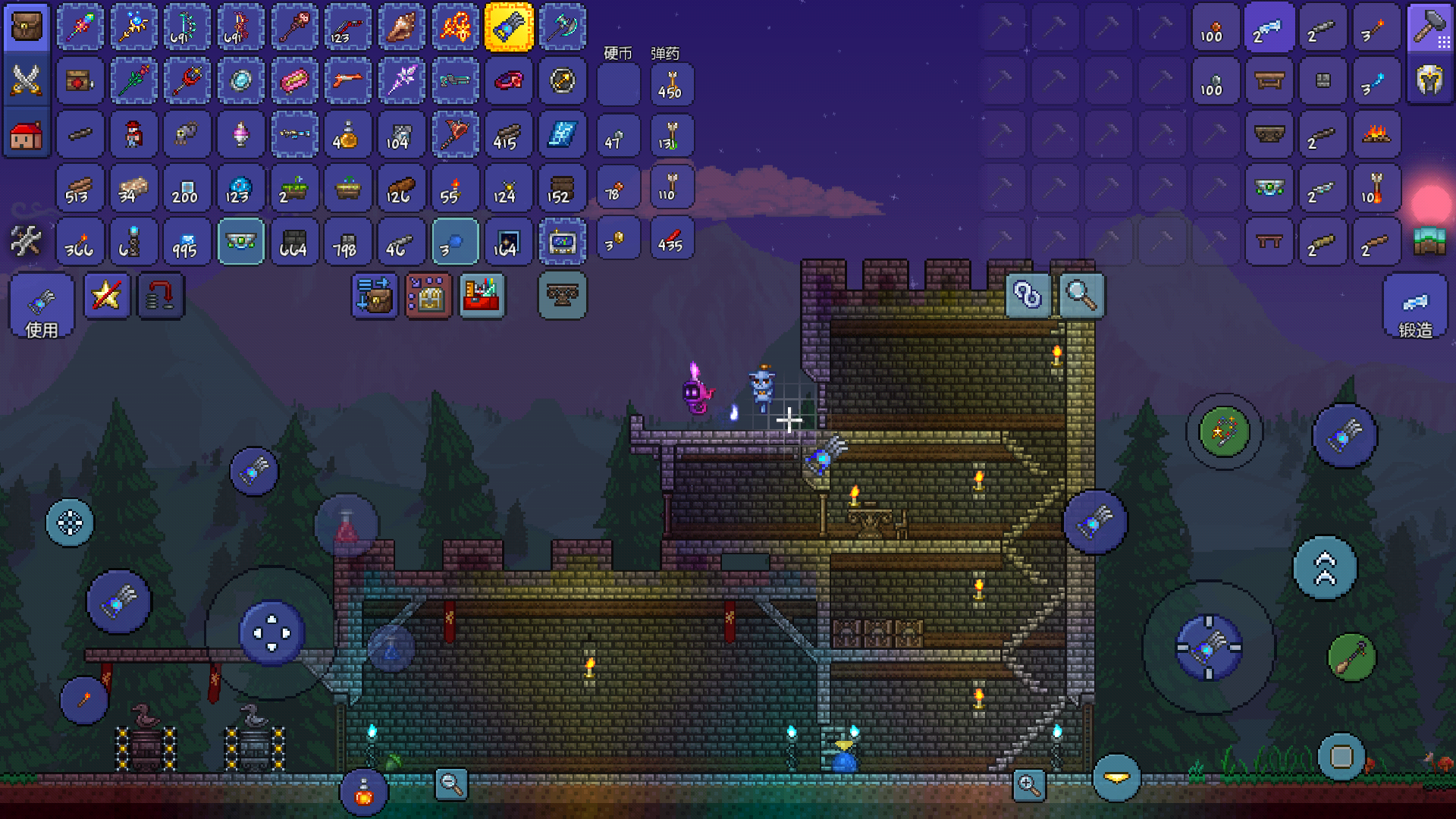This screenshot has width=1456, height=819.
Task: Tap the double-arrow jump button
Action: [x=1325, y=568]
